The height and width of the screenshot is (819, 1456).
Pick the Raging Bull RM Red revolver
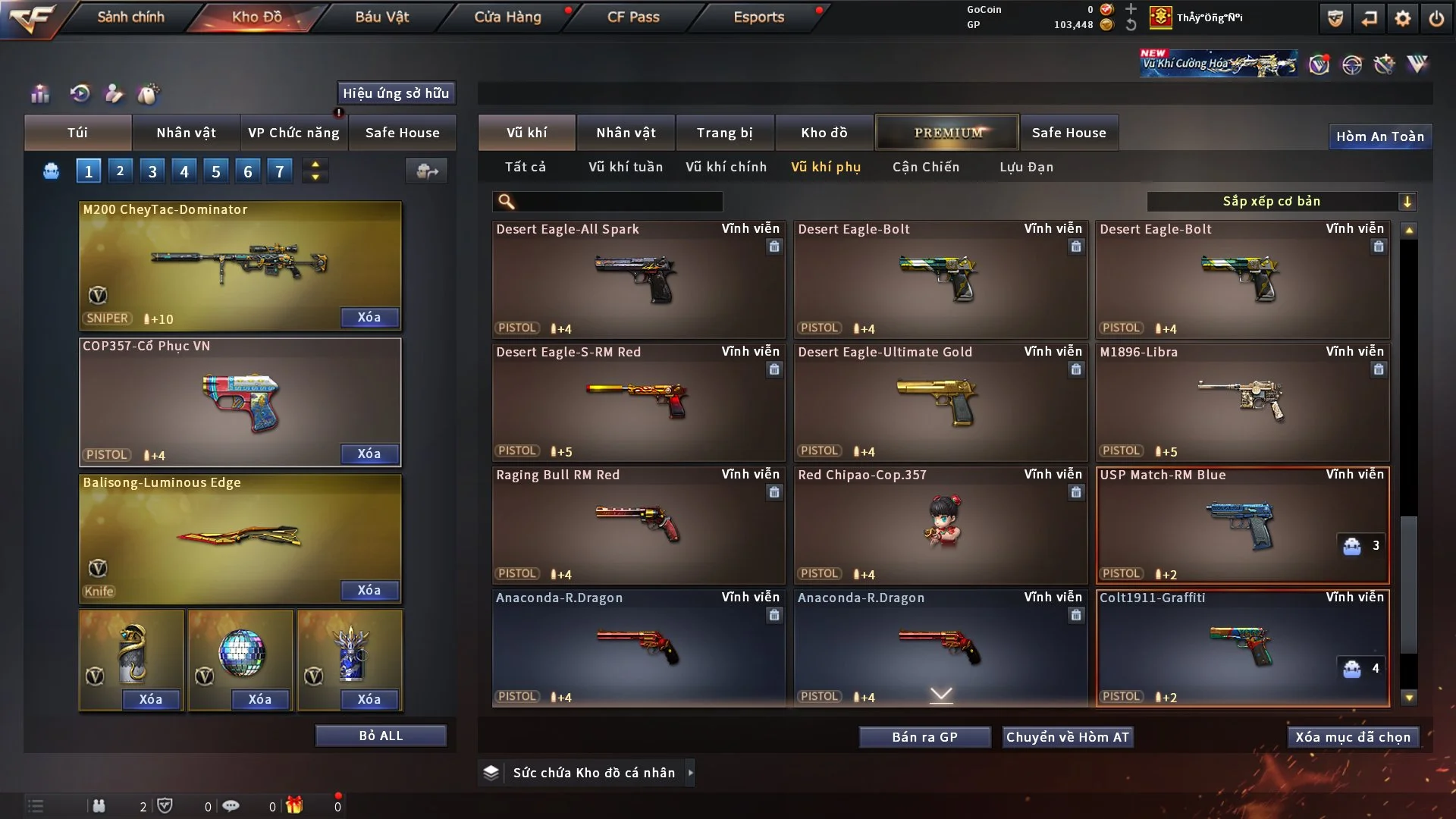639,526
